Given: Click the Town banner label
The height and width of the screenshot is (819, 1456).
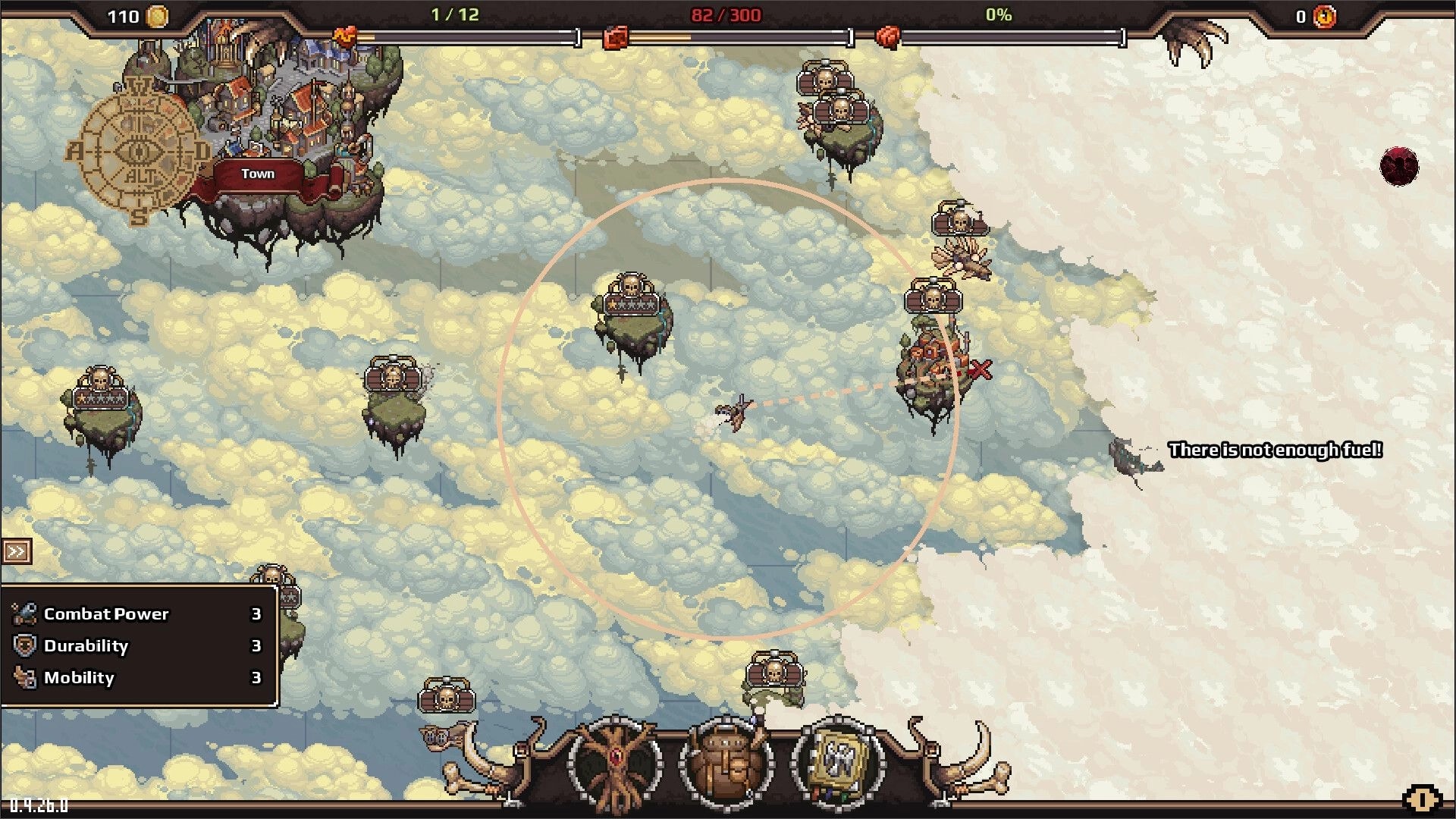Looking at the screenshot, I should pyautogui.click(x=258, y=174).
